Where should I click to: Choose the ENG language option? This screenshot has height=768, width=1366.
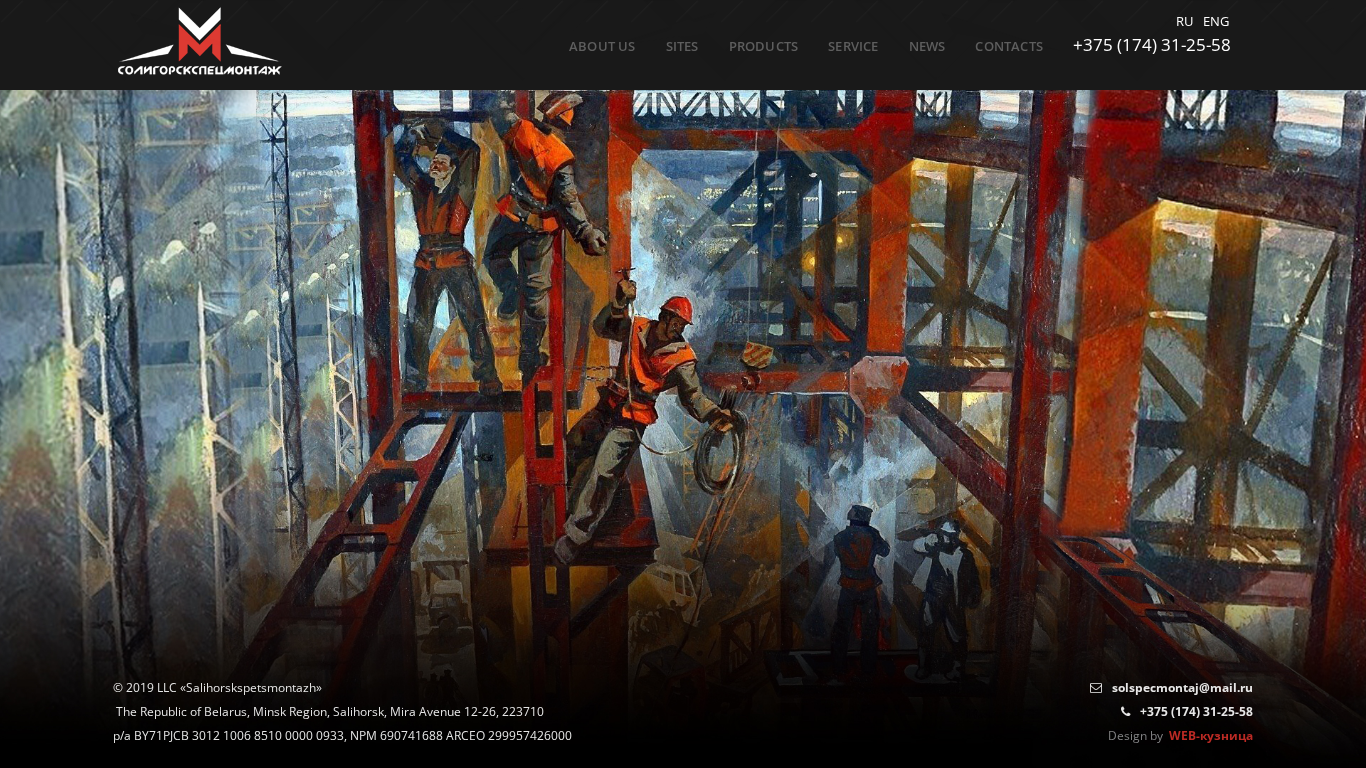coord(1216,21)
